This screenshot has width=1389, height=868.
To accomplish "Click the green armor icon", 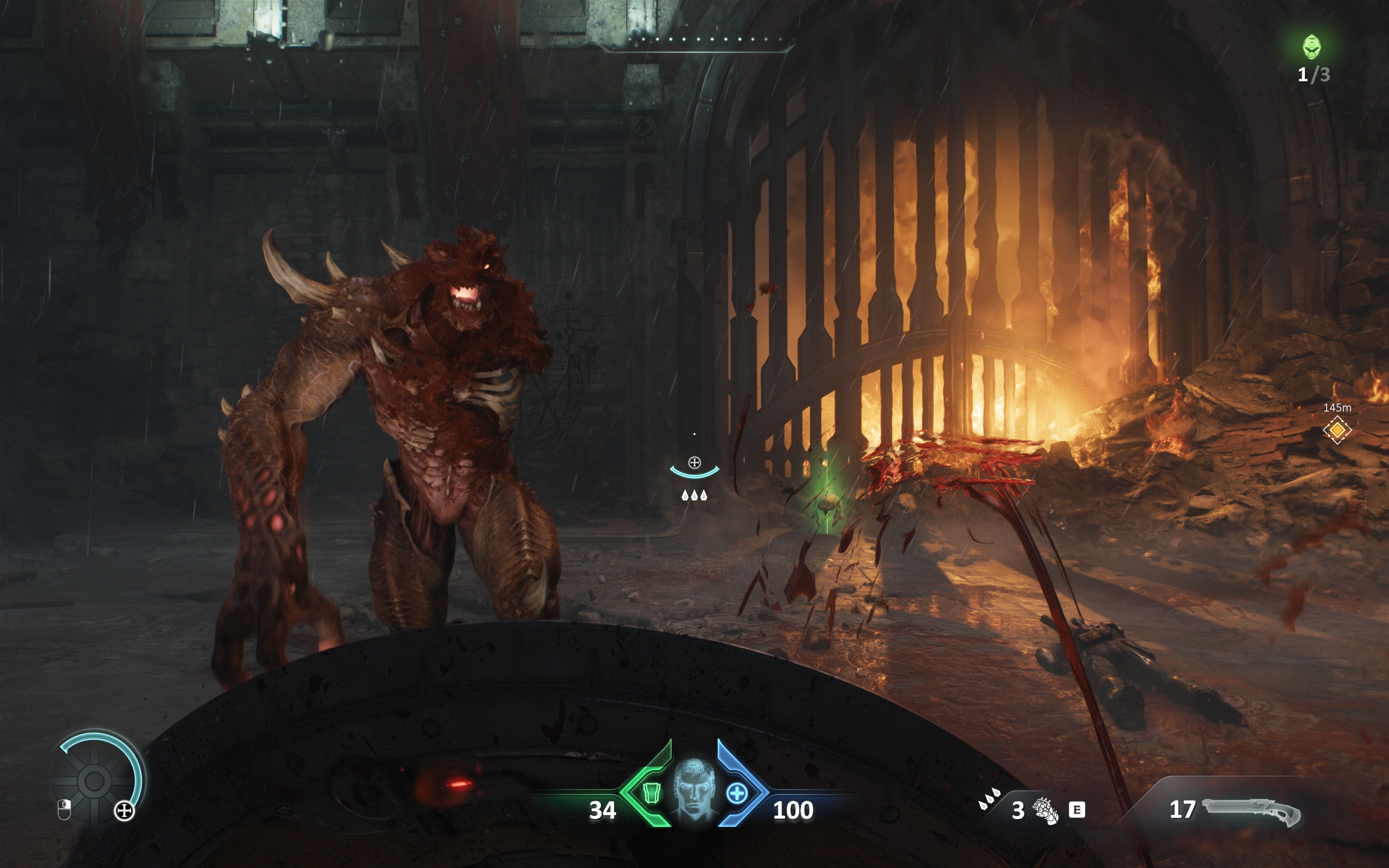I will [x=651, y=793].
